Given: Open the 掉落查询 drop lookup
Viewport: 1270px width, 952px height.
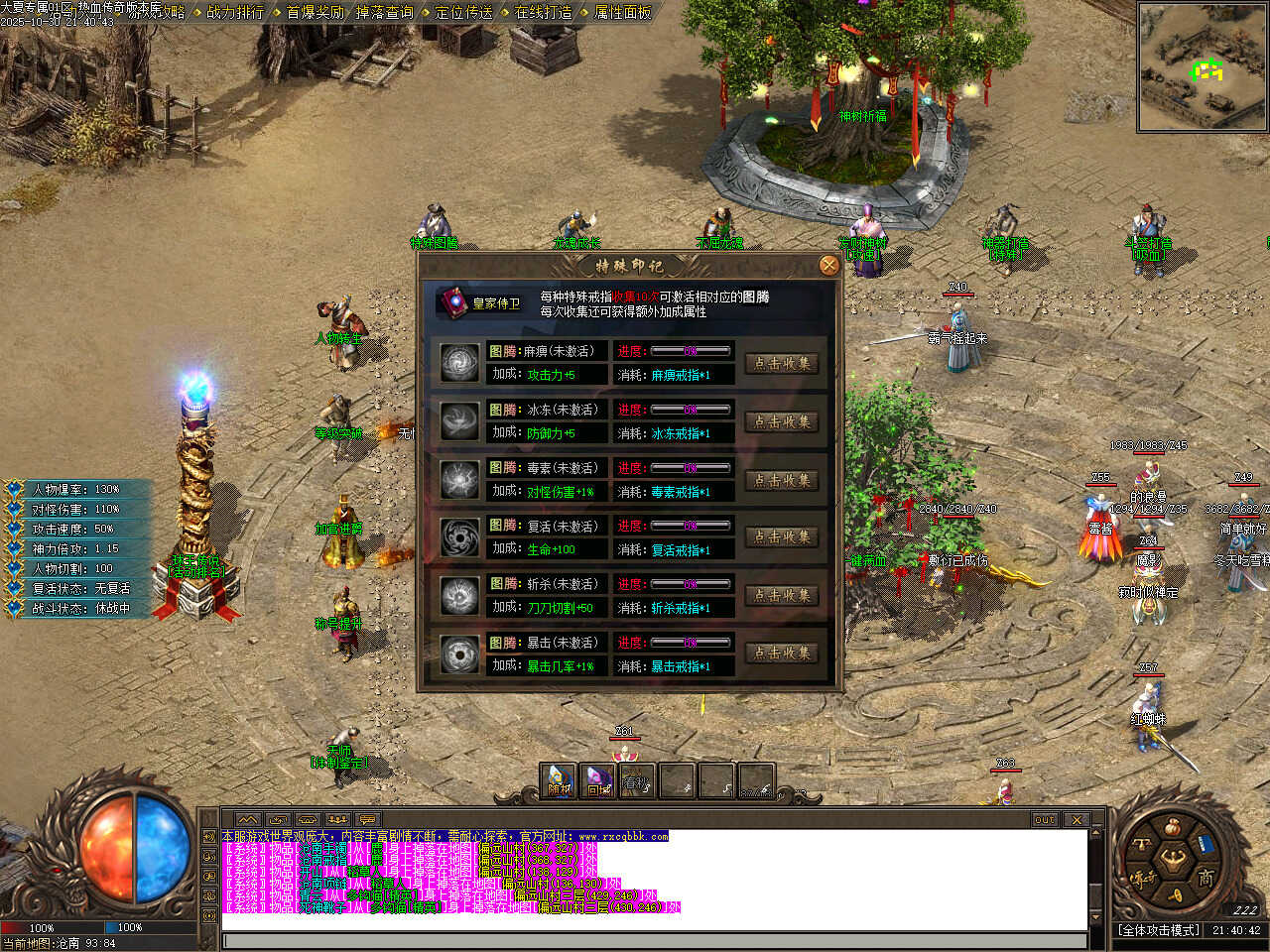Looking at the screenshot, I should 385,12.
